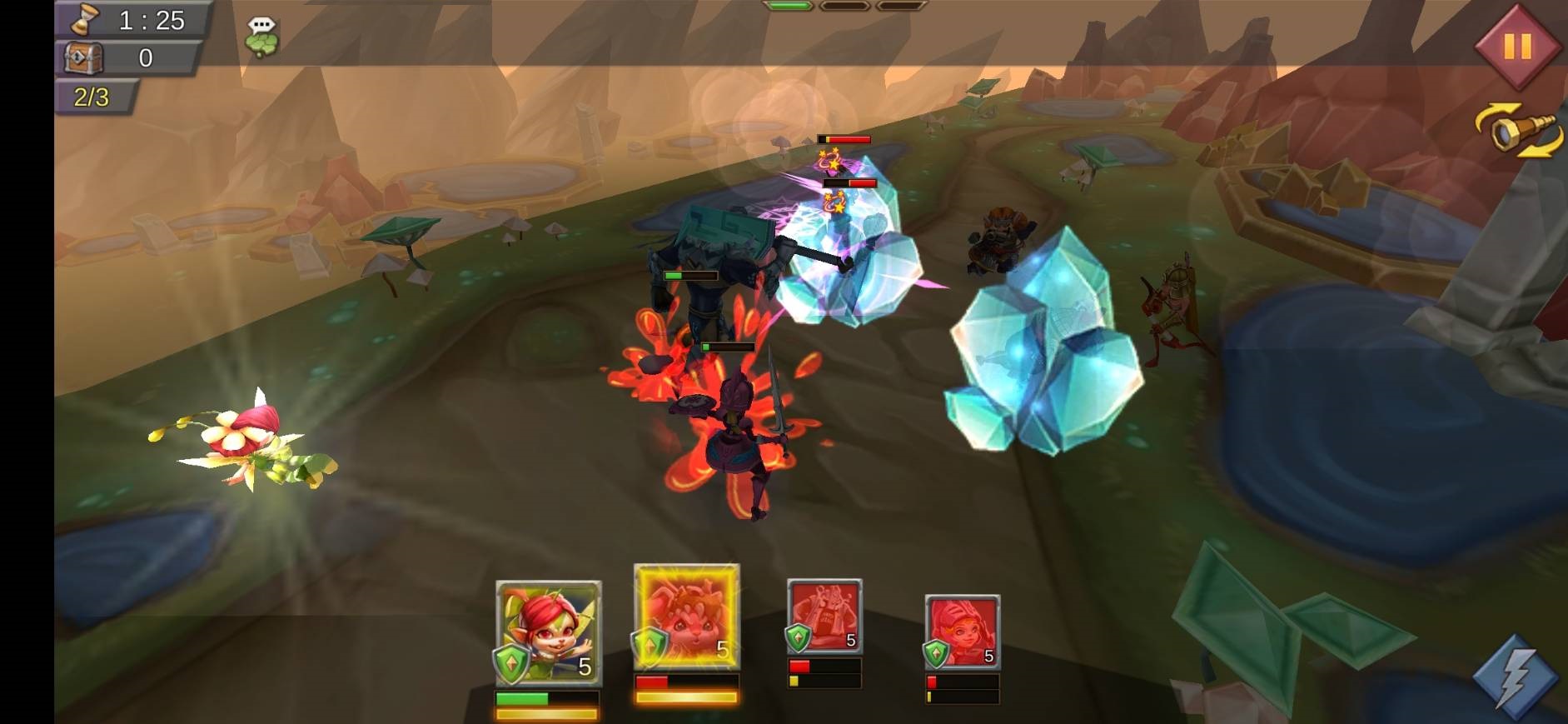
Task: Select the hooded girl hero portrait
Action: tap(962, 632)
